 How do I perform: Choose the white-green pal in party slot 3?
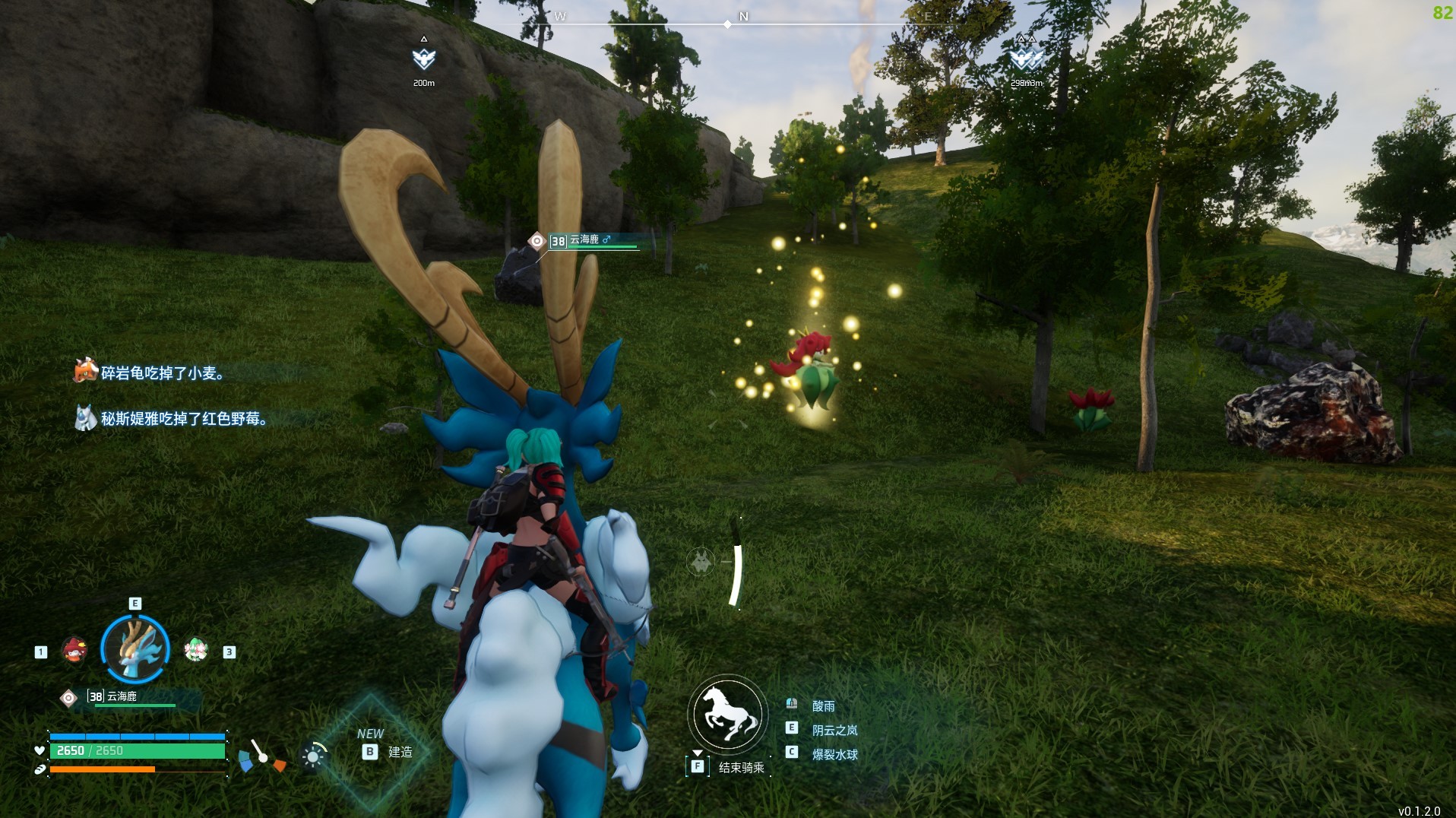click(x=196, y=650)
